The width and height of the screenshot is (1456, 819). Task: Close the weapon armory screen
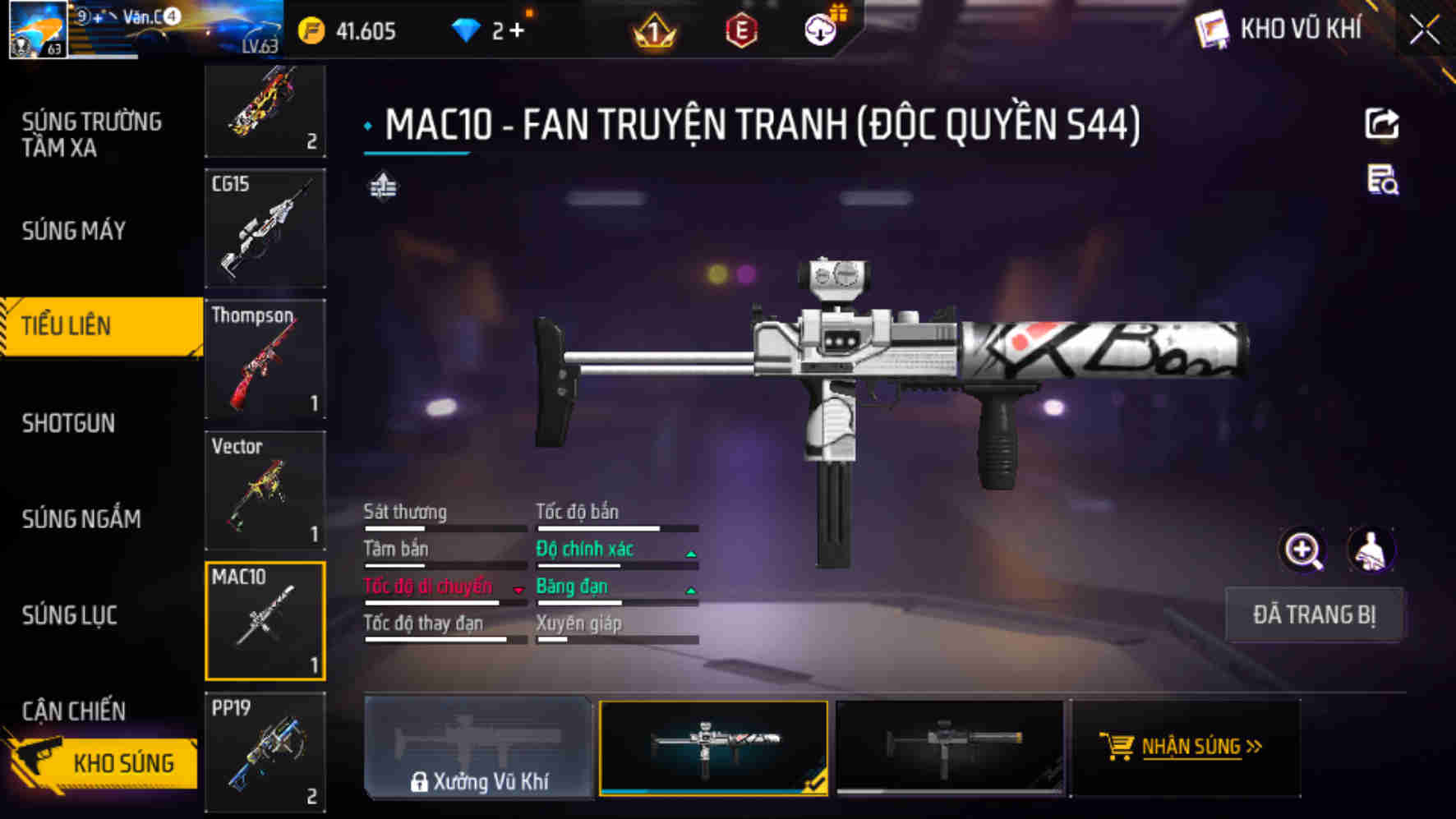point(1424,31)
